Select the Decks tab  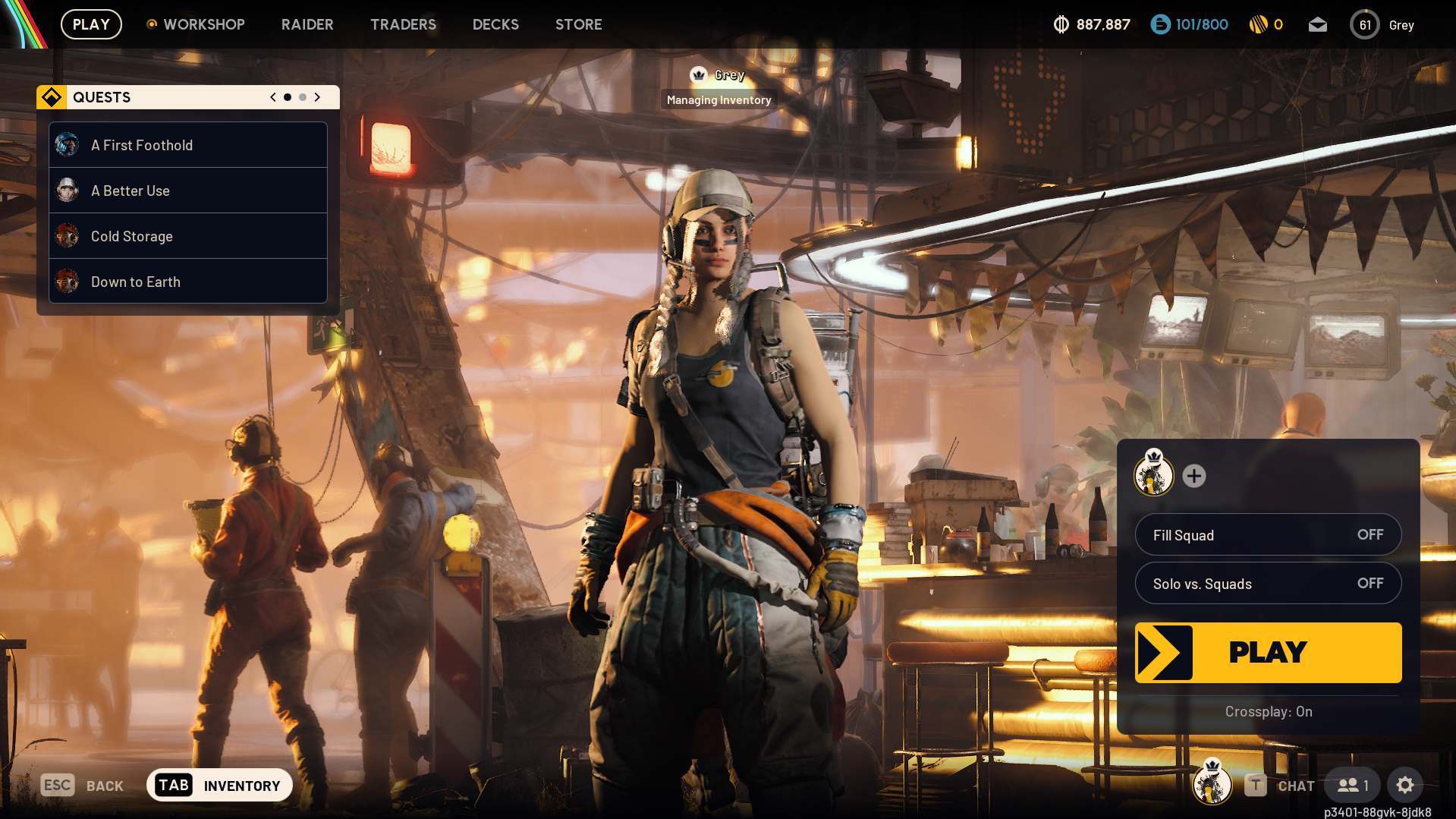(495, 24)
